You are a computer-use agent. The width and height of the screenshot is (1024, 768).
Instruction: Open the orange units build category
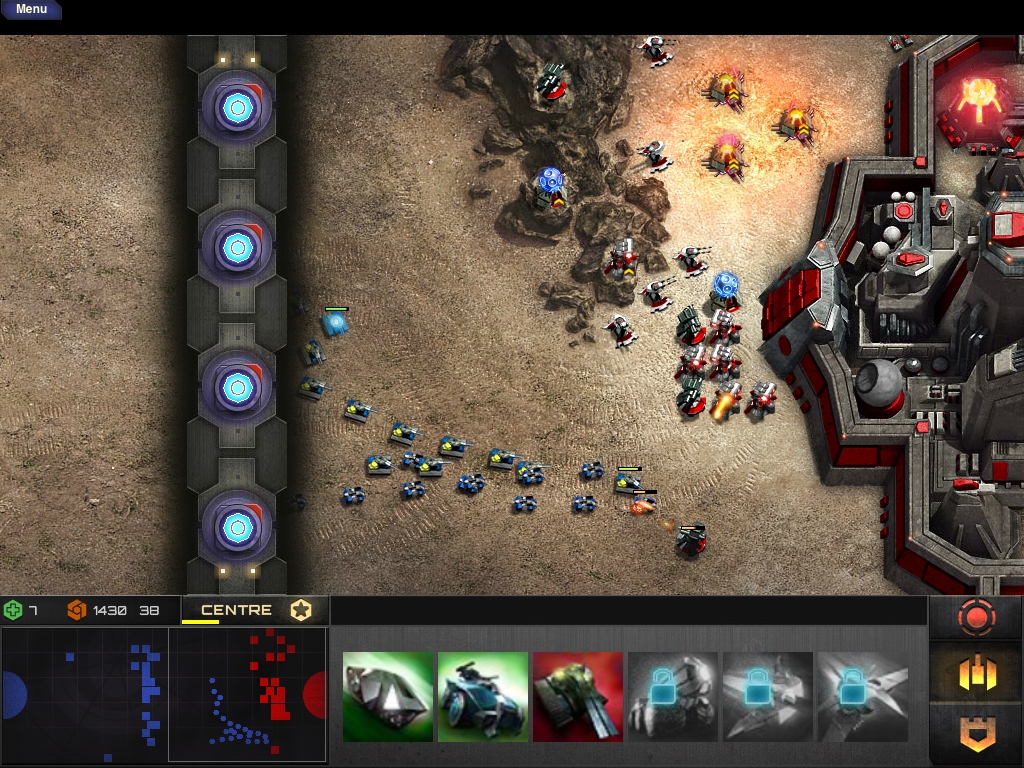click(x=976, y=674)
